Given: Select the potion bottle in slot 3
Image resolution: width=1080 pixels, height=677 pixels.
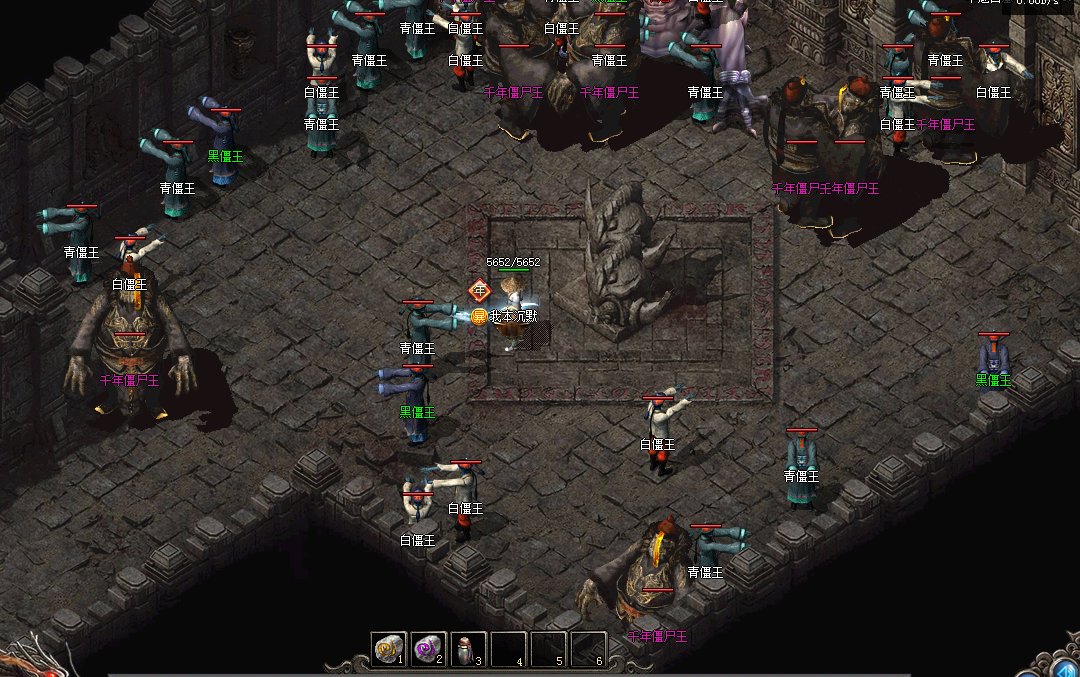Looking at the screenshot, I should (467, 650).
